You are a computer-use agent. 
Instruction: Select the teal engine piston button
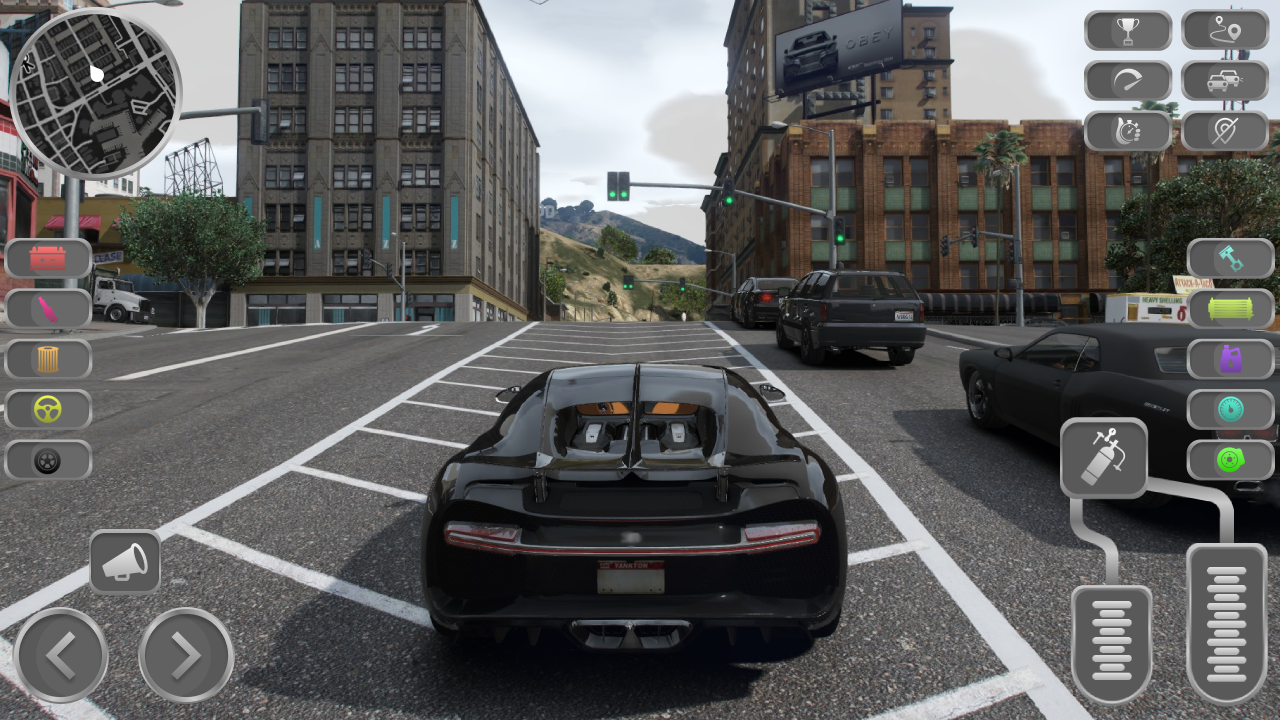click(1231, 259)
